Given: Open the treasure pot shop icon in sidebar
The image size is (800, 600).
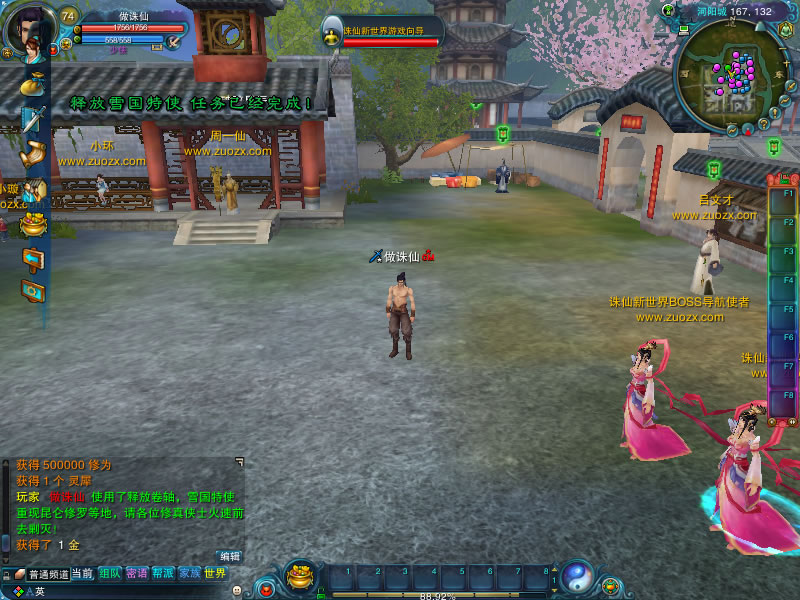Looking at the screenshot, I should pyautogui.click(x=33, y=224).
